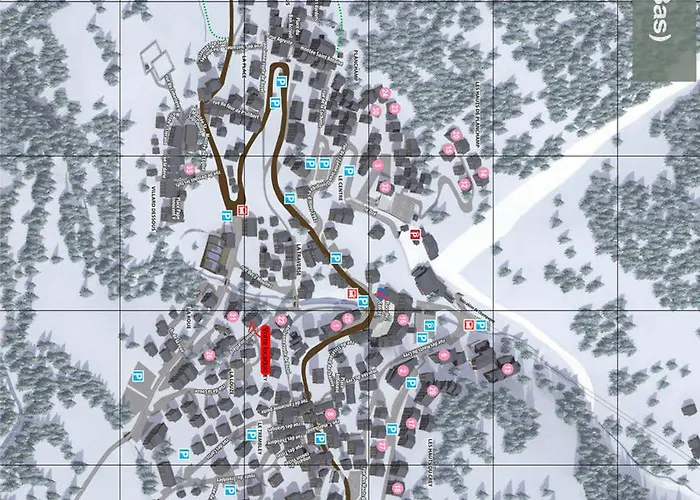This screenshot has width=700, height=500.
Task: Click the dark red parking marker
Action: pos(416,235)
